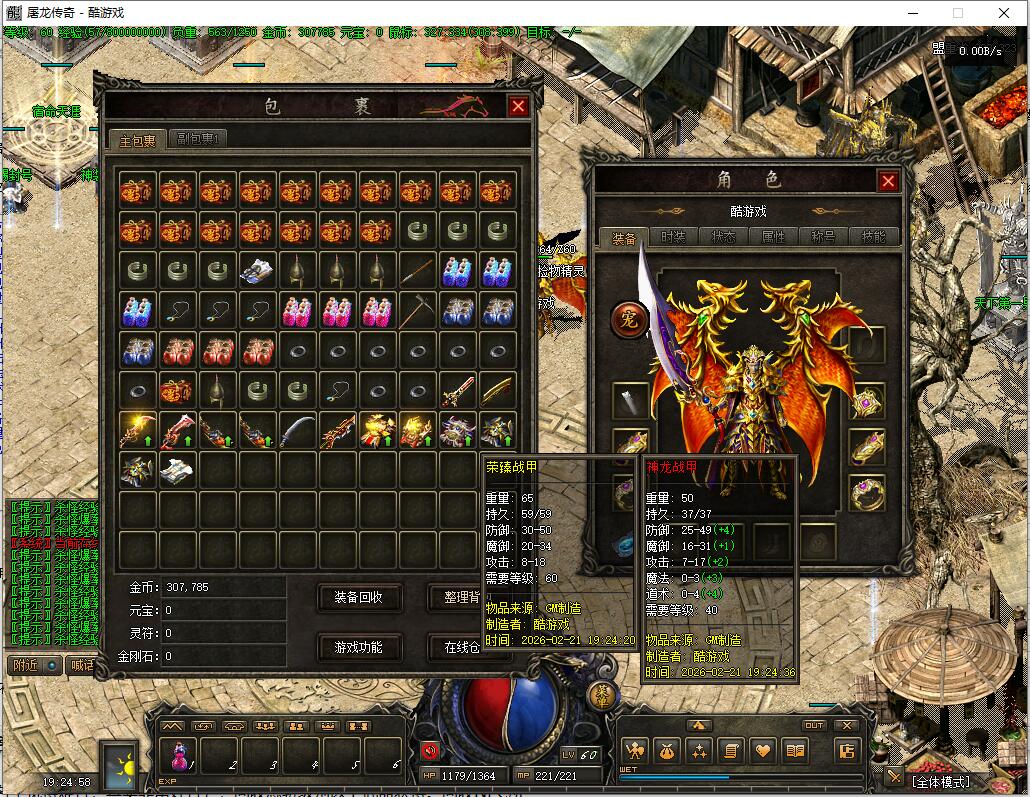The image size is (1030, 797).
Task: View the 技能 skills tab
Action: 873,237
